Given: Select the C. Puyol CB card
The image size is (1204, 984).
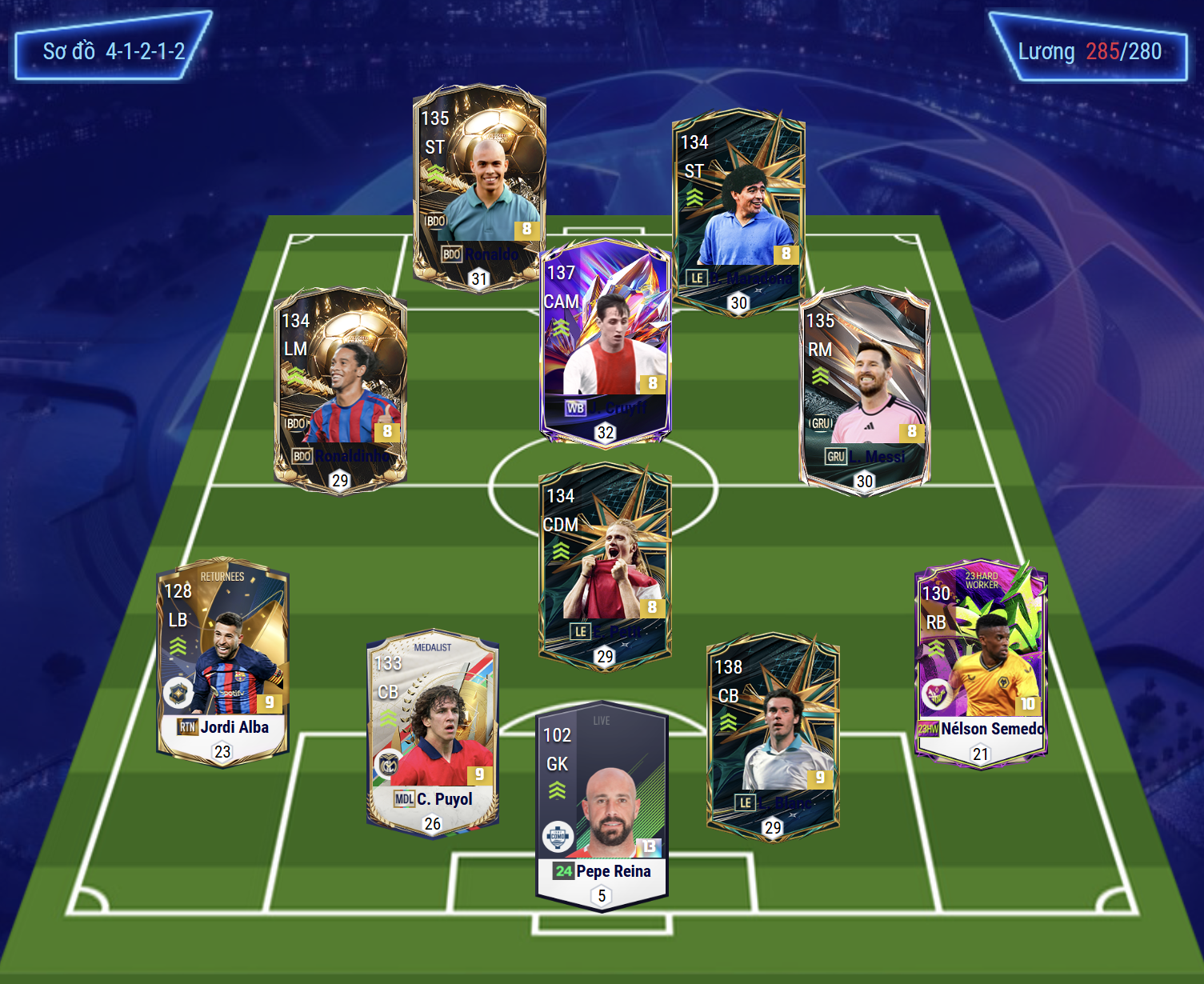Looking at the screenshot, I should pyautogui.click(x=432, y=732).
